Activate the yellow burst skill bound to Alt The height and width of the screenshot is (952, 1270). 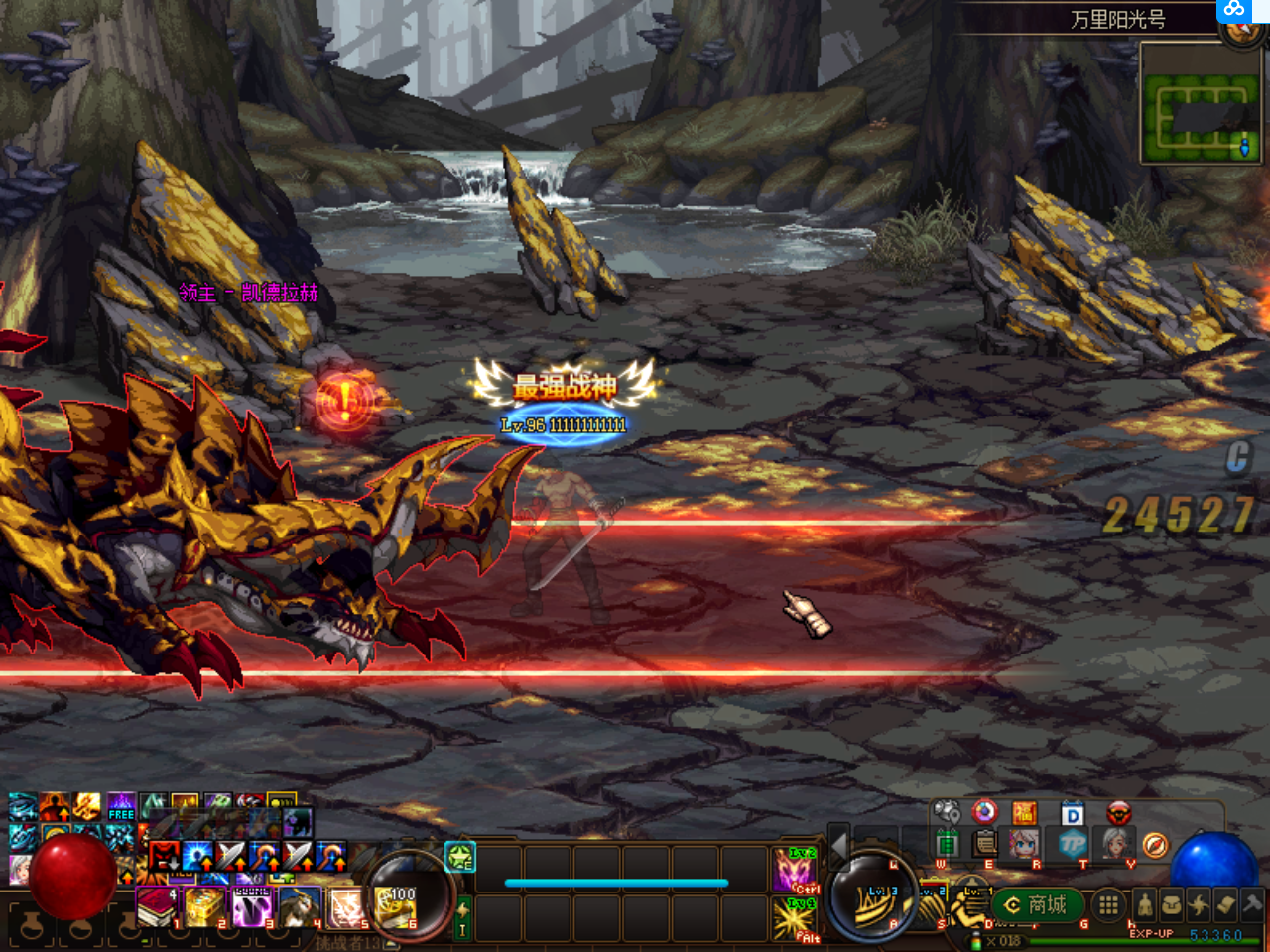[794, 918]
